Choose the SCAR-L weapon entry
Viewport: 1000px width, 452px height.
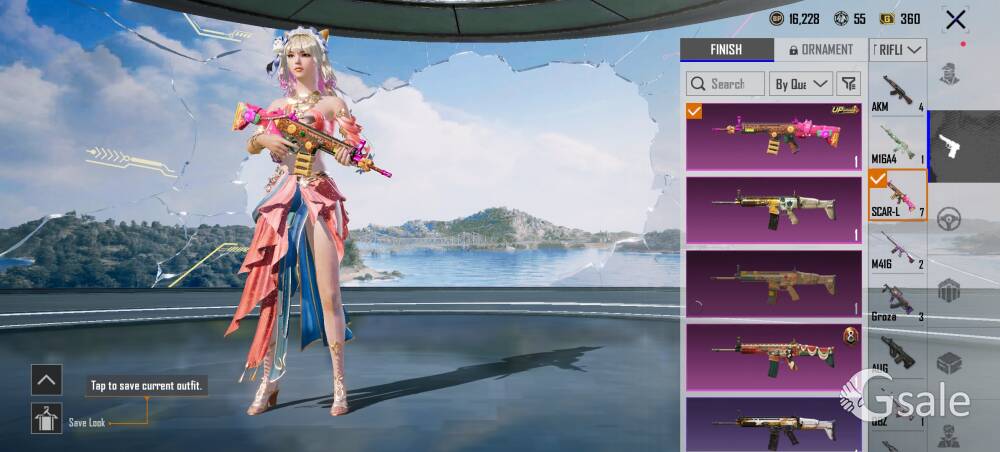898,196
